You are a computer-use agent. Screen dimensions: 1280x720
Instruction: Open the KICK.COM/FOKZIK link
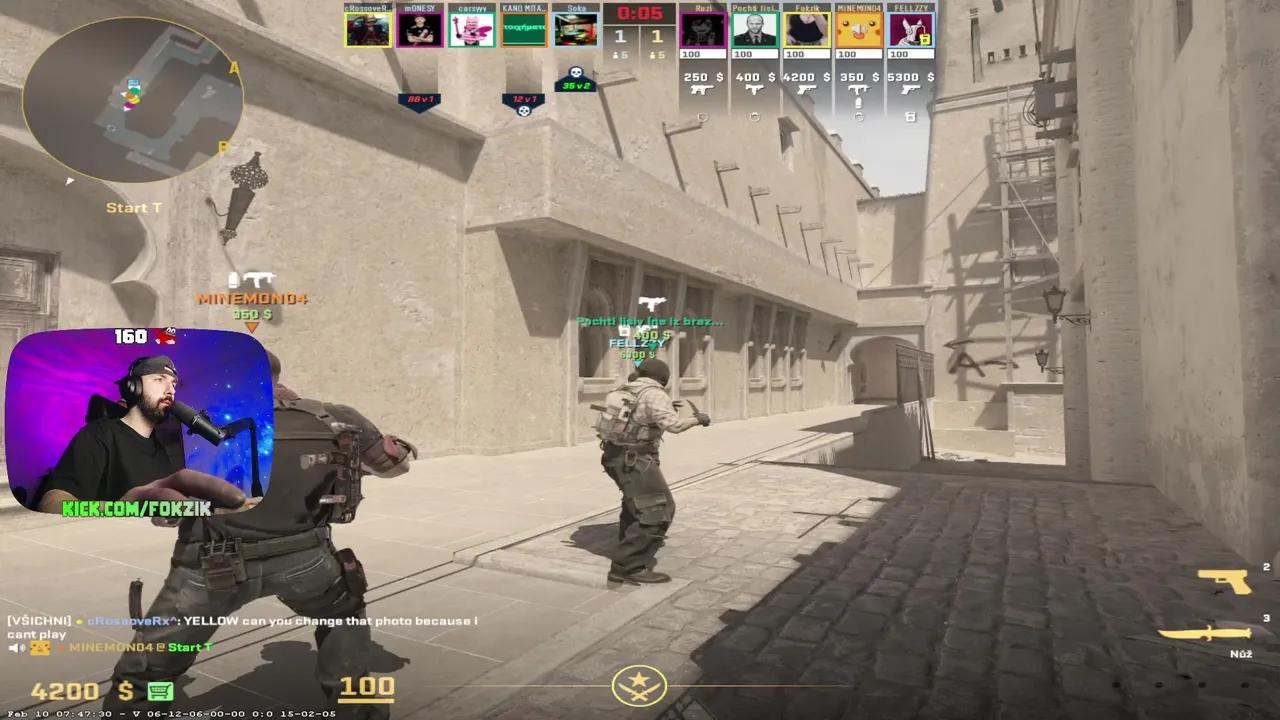click(135, 508)
